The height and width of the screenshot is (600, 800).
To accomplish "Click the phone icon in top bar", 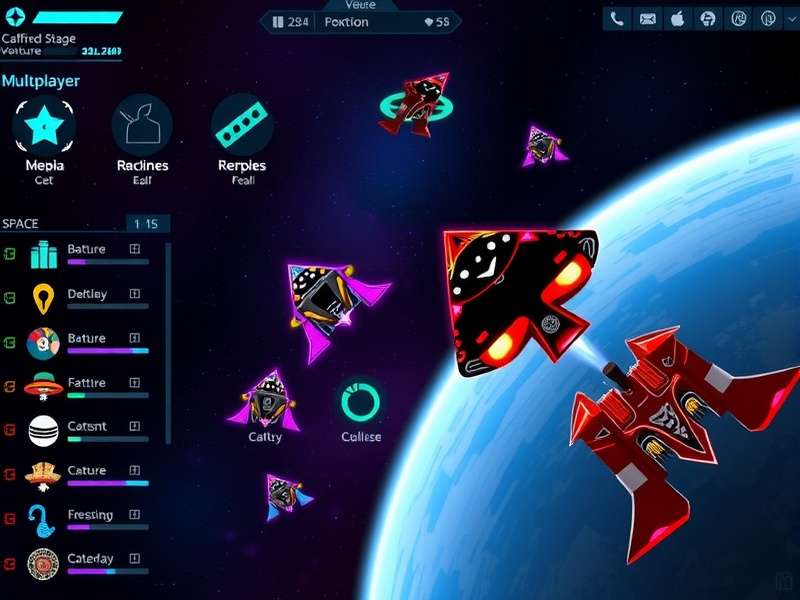I will tap(617, 18).
